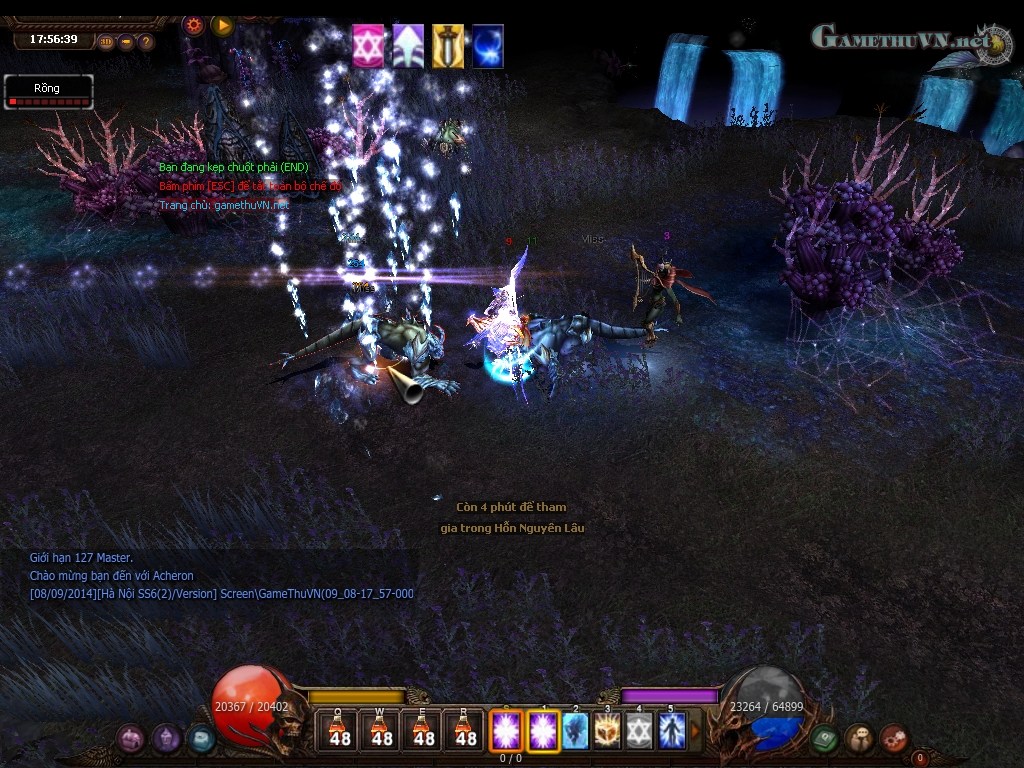
Task: Use the potion in slot W
Action: [x=382, y=730]
